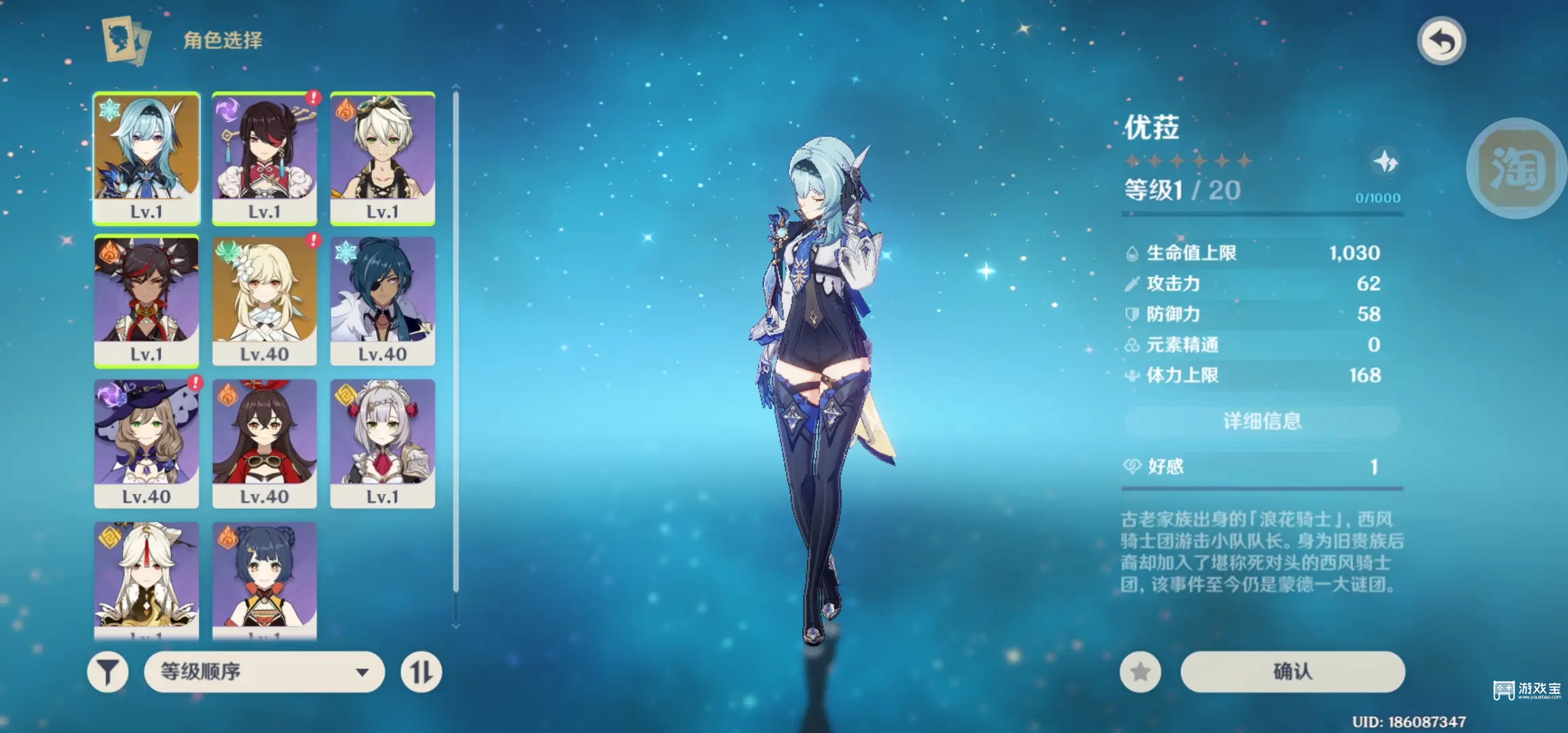Image resolution: width=1568 pixels, height=733 pixels.
Task: Confirm selection with the 确认 button
Action: click(x=1292, y=672)
